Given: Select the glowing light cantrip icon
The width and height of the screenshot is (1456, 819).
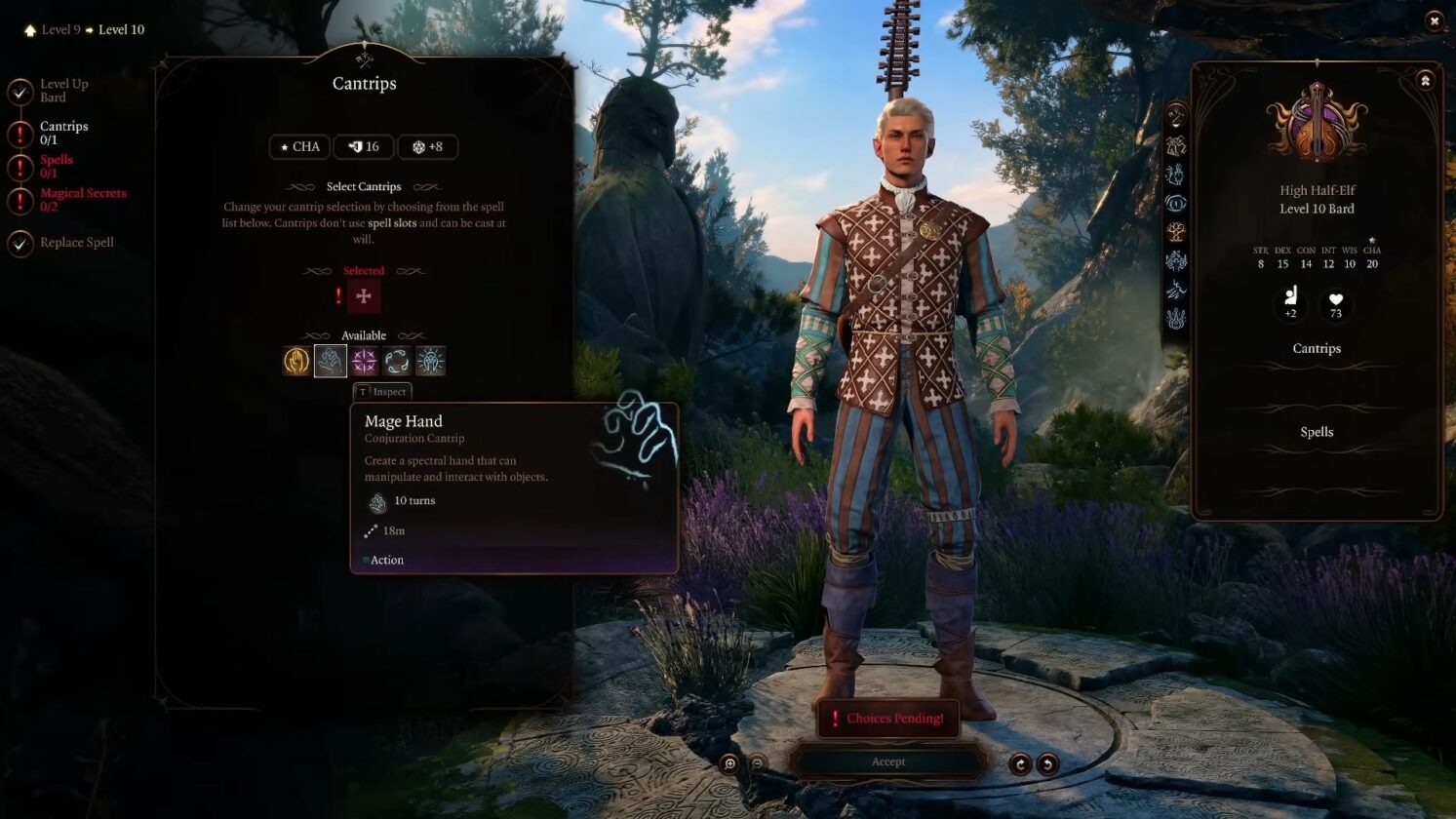Looking at the screenshot, I should click(x=430, y=361).
